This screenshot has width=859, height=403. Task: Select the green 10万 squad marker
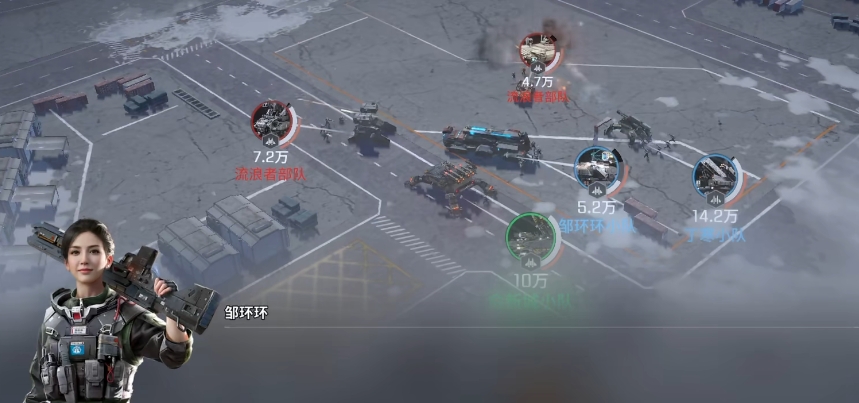click(x=530, y=237)
